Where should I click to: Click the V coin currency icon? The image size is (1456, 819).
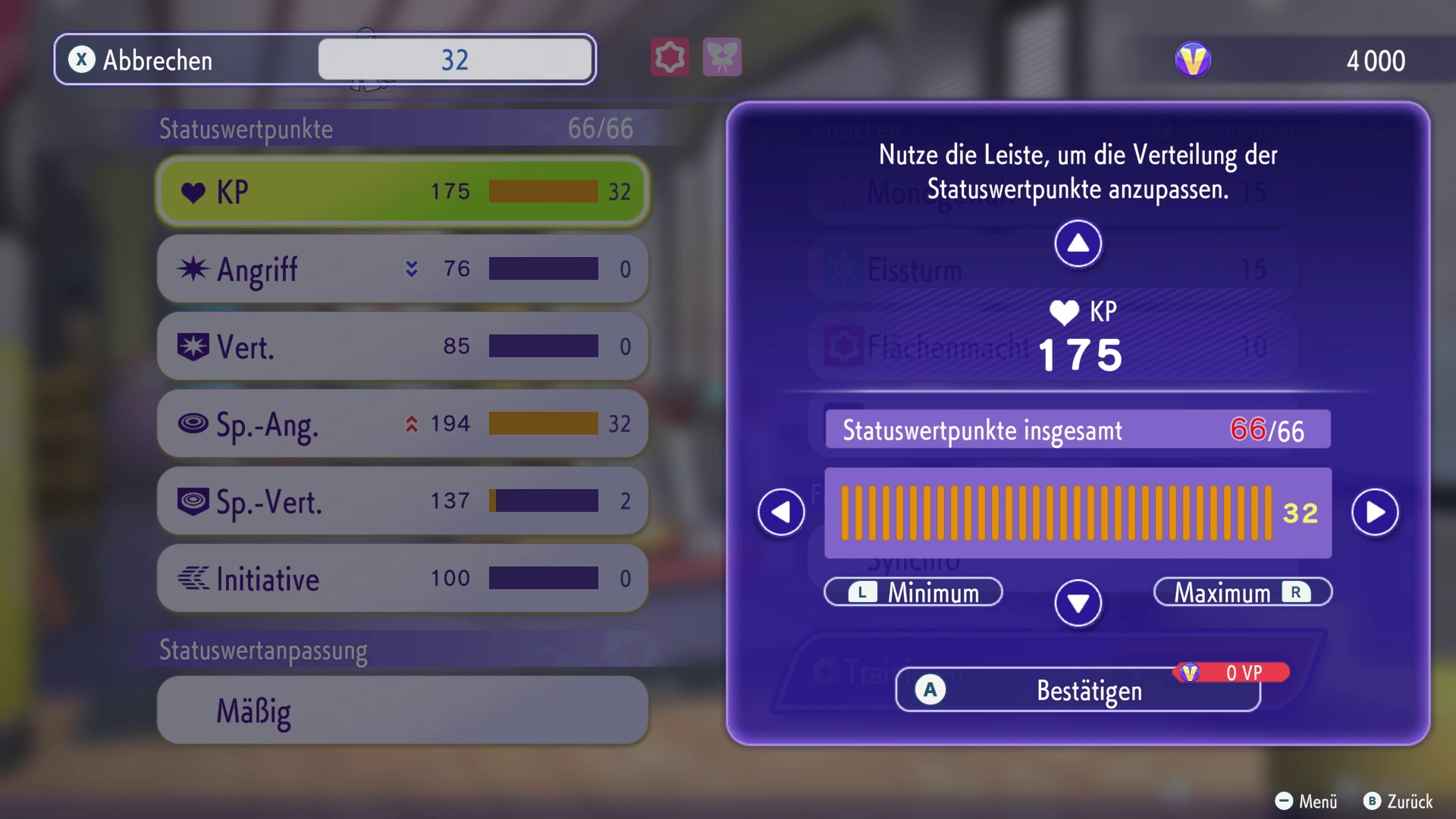(1192, 61)
